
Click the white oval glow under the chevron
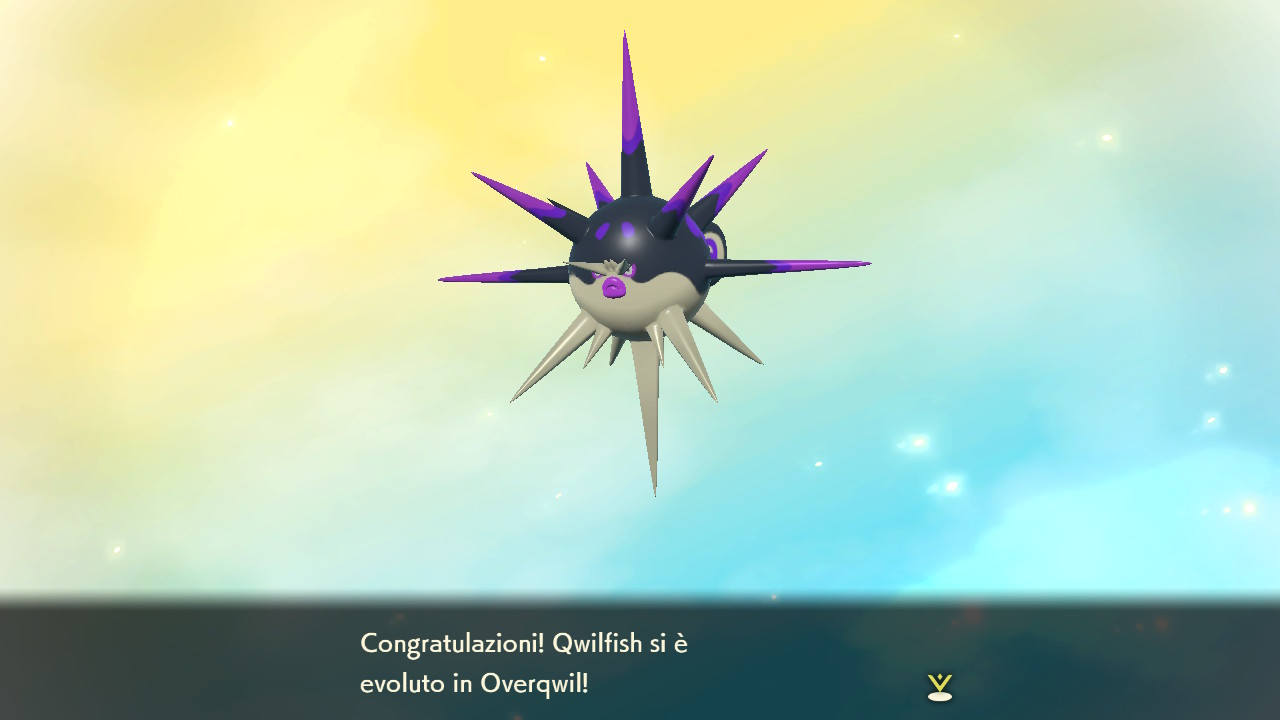(x=939, y=696)
